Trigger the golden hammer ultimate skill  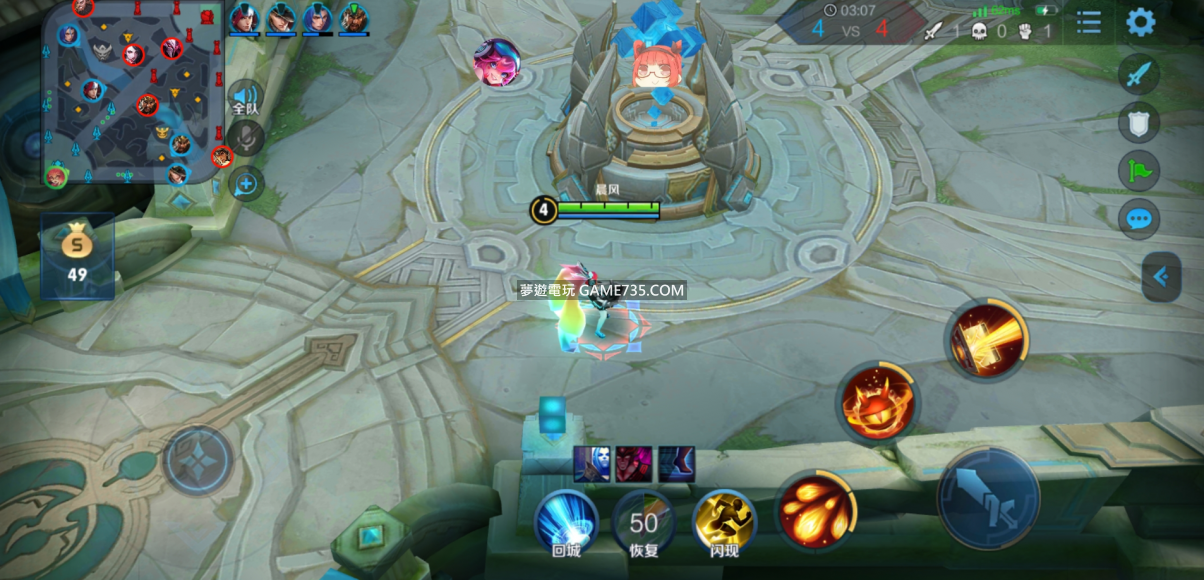coord(985,338)
